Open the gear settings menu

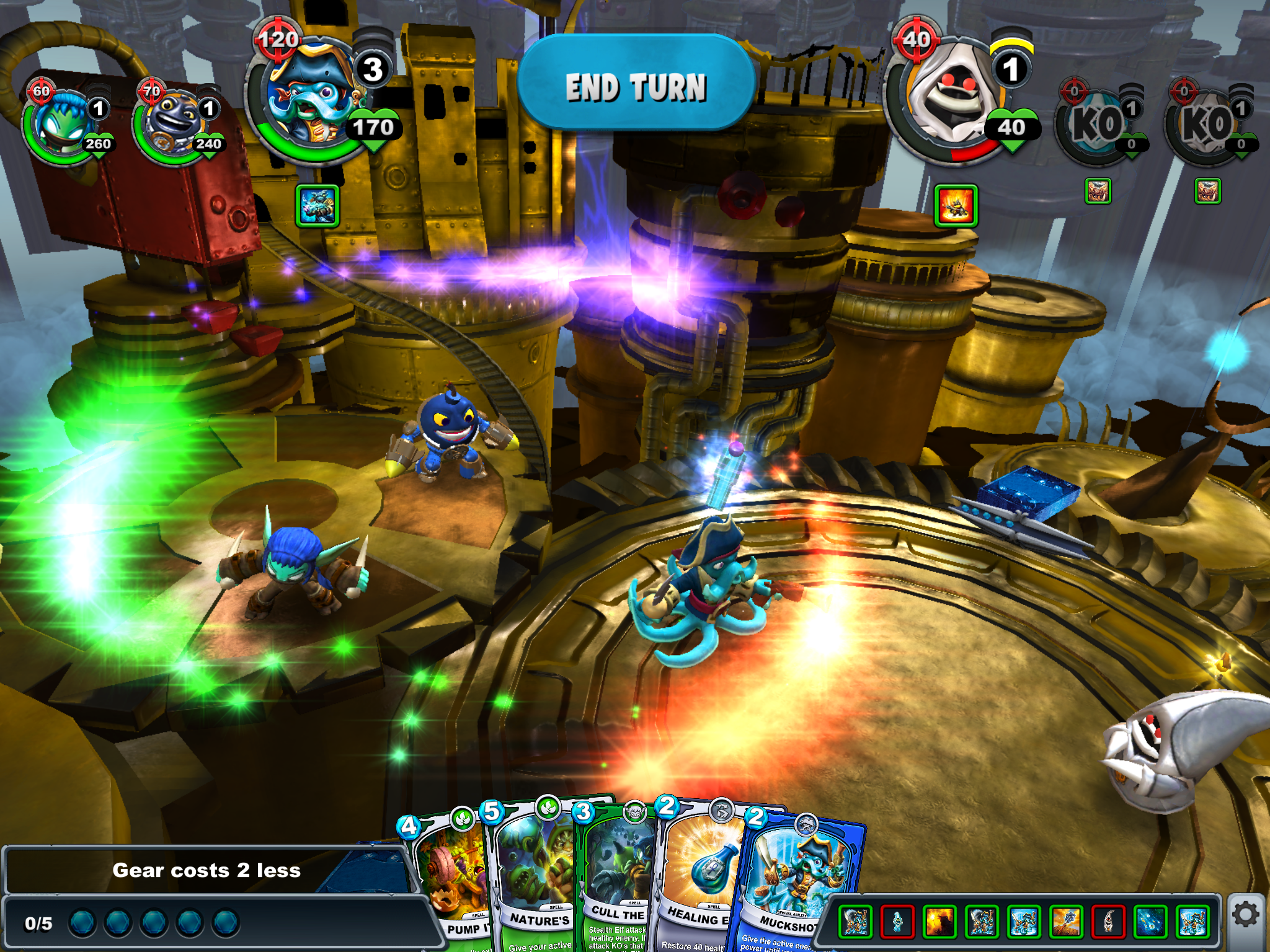[1246, 915]
